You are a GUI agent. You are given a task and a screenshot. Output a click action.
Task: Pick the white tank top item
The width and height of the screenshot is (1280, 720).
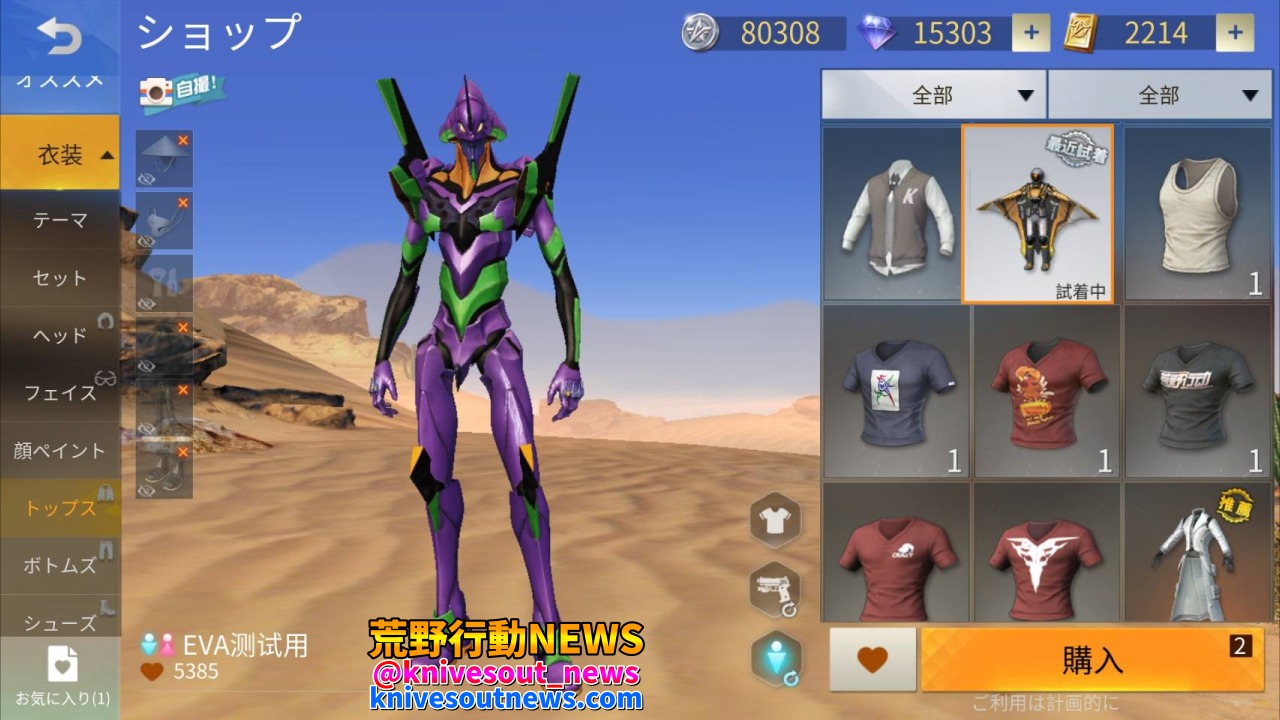point(1197,213)
